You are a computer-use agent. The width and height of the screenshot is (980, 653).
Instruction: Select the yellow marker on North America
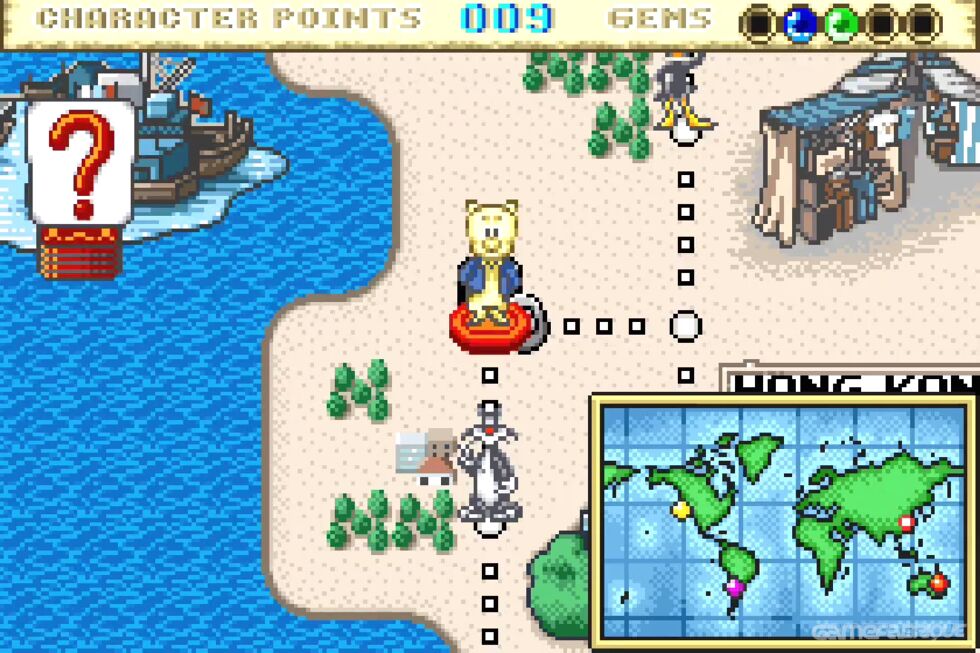click(681, 509)
